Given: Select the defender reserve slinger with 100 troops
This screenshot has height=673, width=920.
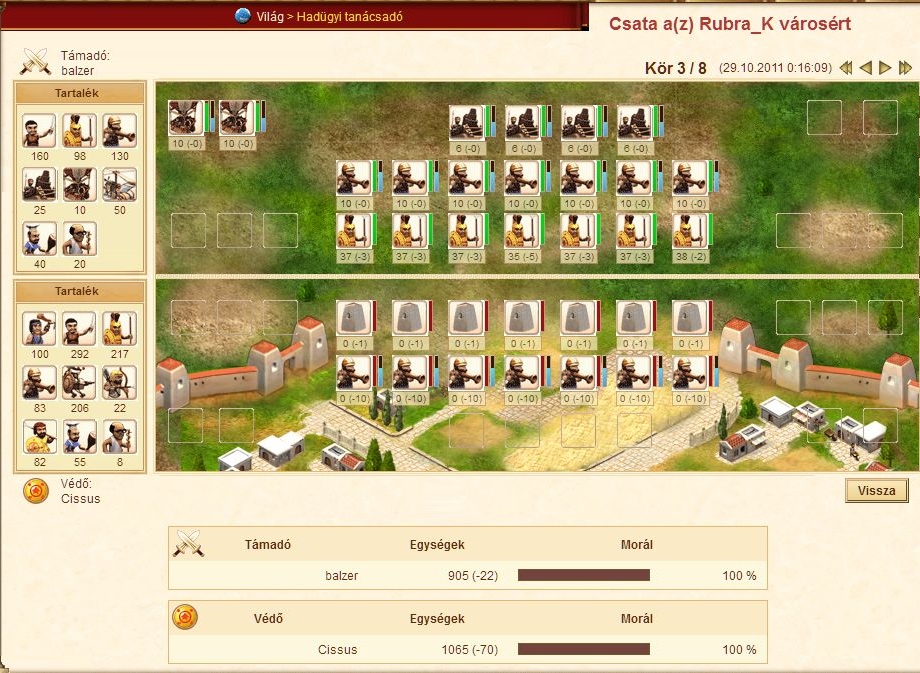Looking at the screenshot, I should pyautogui.click(x=40, y=328).
